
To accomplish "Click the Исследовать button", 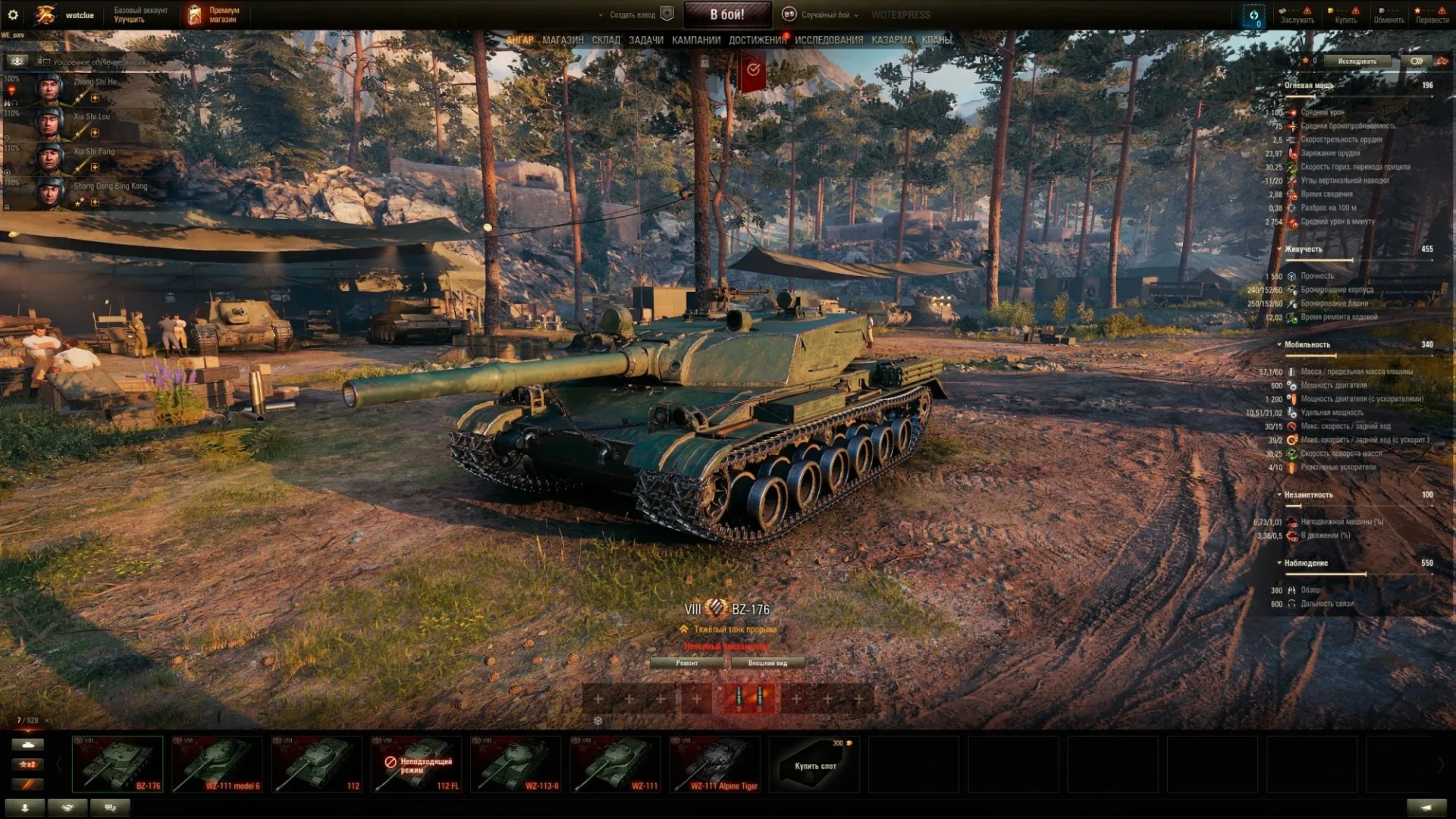I will click(1357, 61).
